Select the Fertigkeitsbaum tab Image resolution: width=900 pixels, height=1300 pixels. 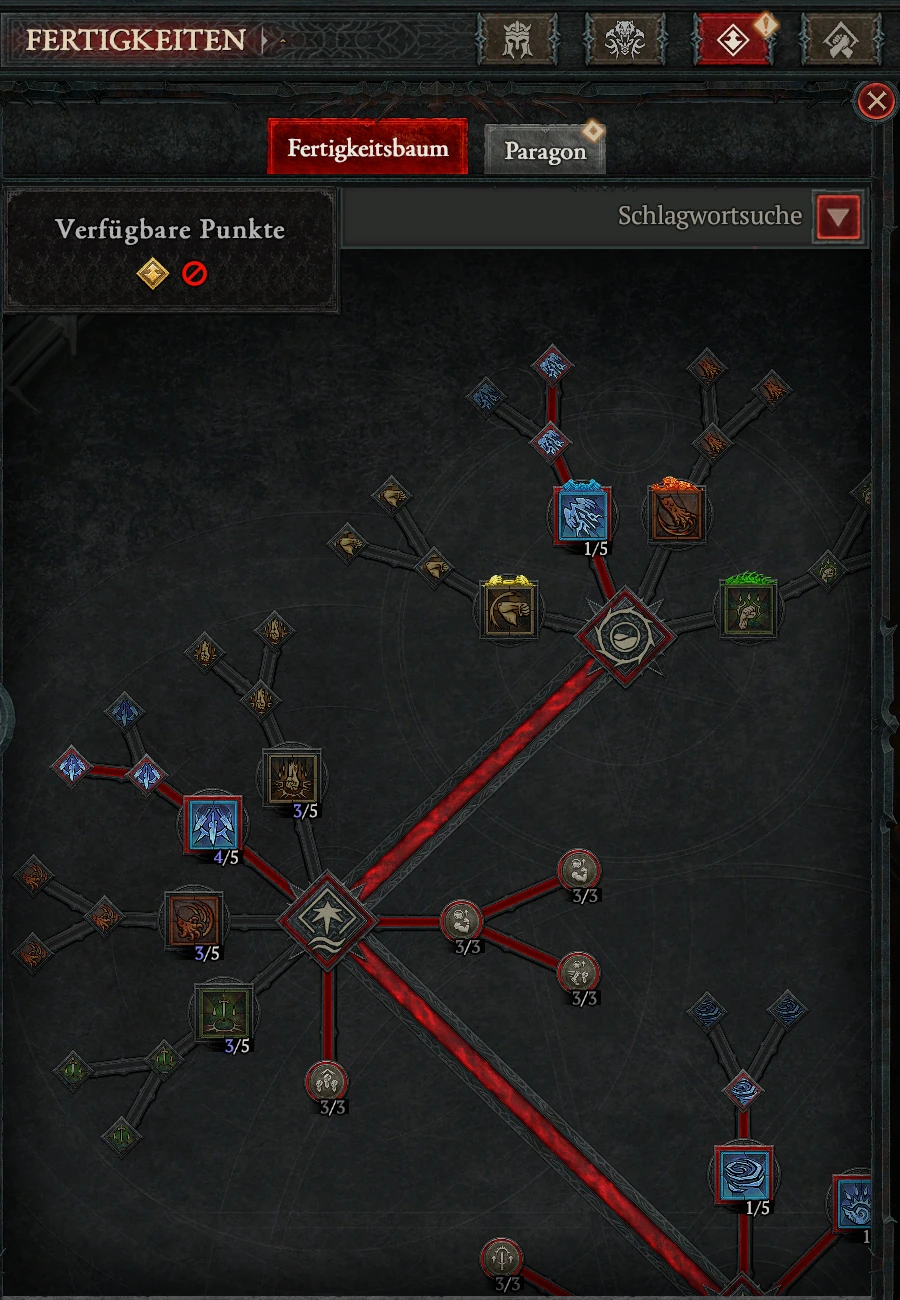(x=368, y=148)
